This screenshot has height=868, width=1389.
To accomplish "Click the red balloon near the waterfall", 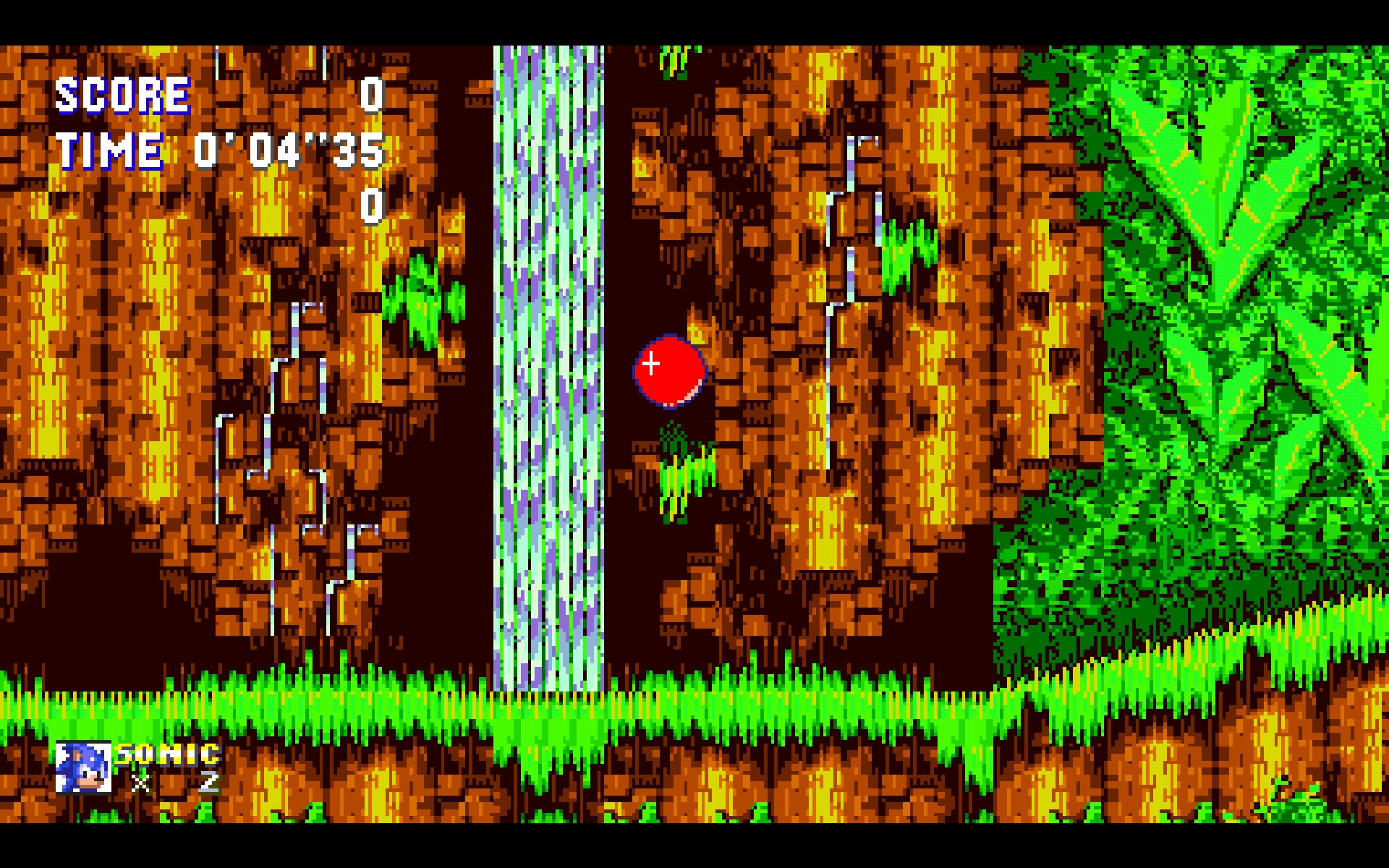I will coord(669,370).
